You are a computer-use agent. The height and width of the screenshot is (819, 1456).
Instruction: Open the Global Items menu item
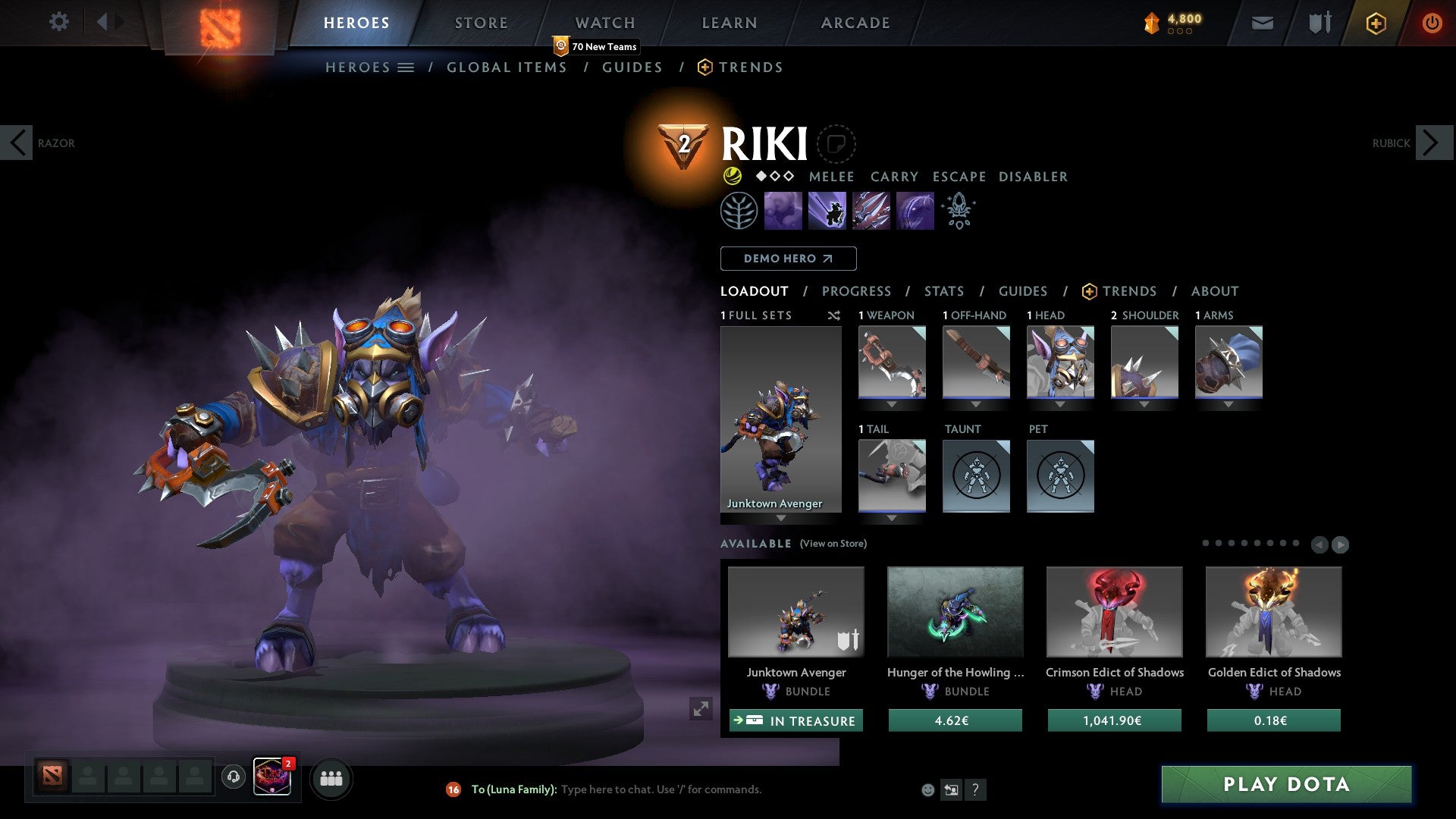[x=507, y=67]
